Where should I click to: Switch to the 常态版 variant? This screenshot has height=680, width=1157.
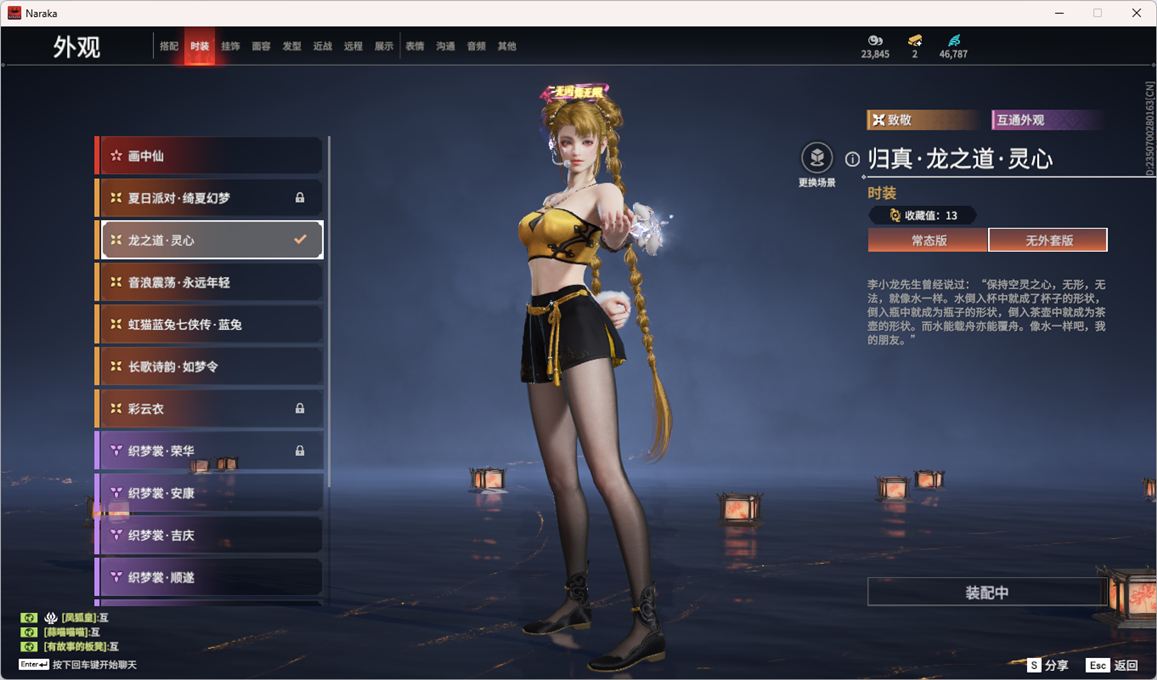(927, 240)
